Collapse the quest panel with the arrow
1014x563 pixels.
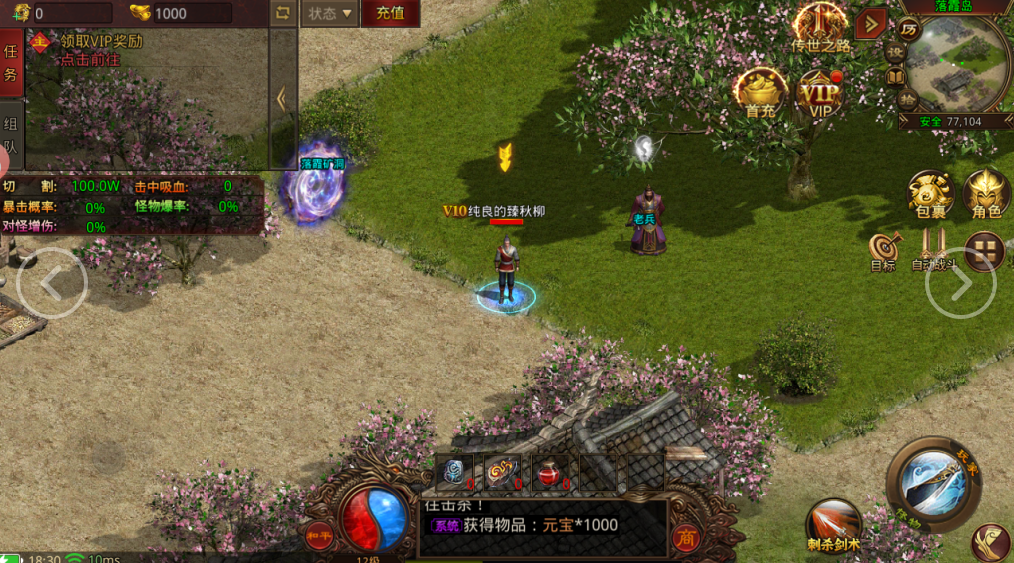point(283,98)
